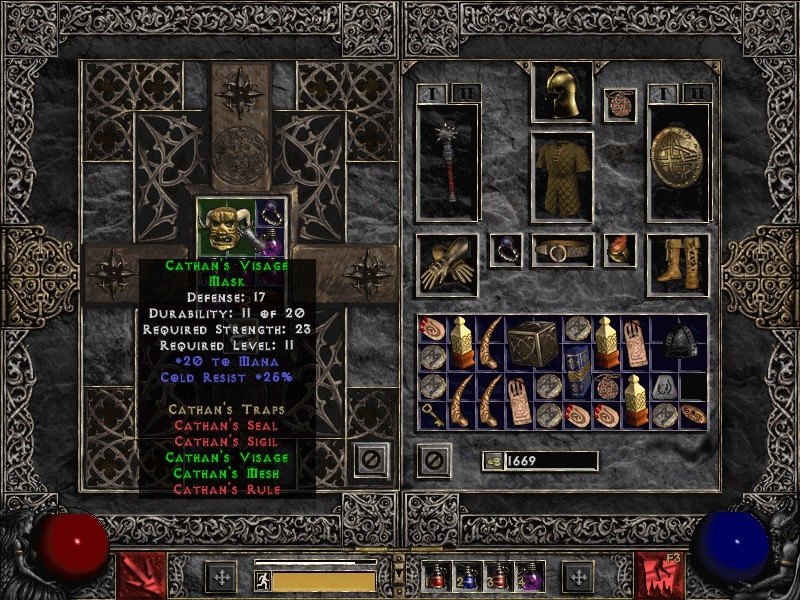Image resolution: width=800 pixels, height=600 pixels.
Task: Select the equipped round golden shield
Action: pyautogui.click(x=677, y=162)
